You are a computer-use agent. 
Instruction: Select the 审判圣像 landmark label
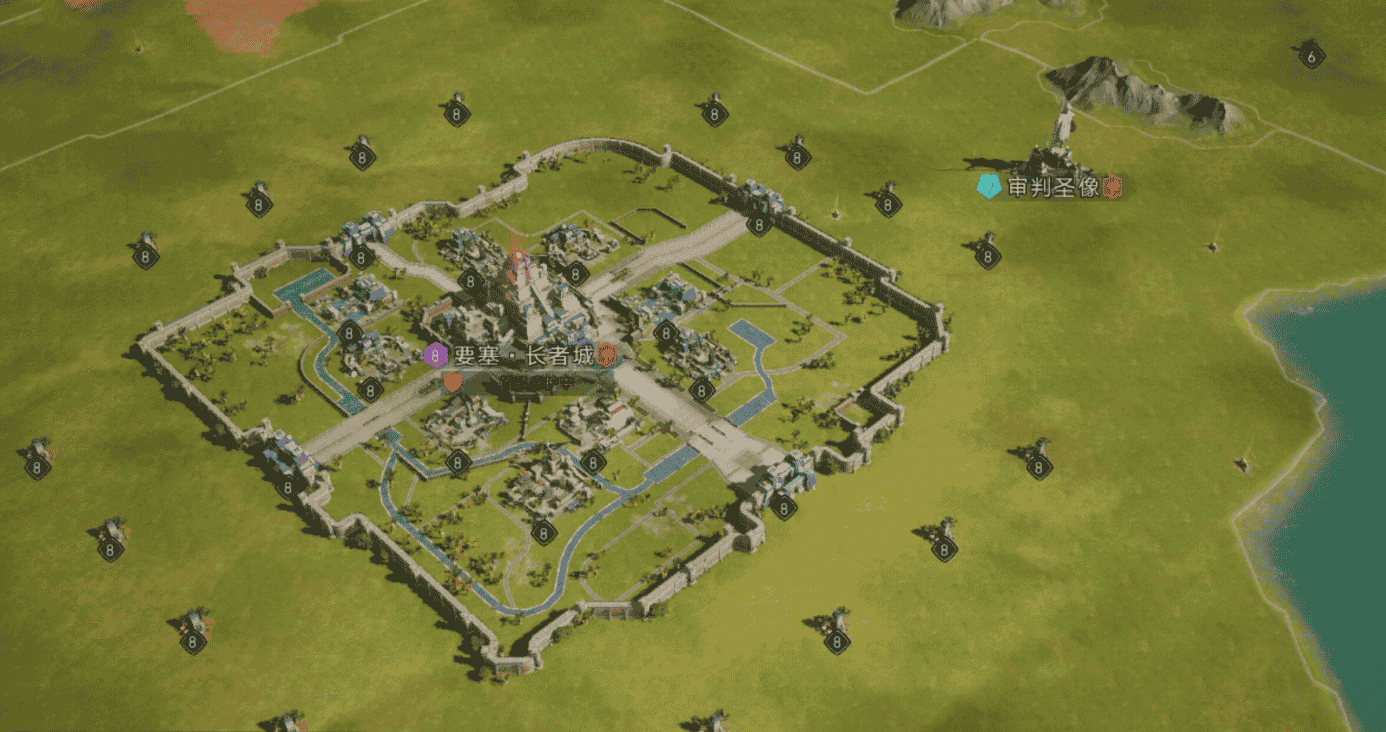pyautogui.click(x=1055, y=187)
